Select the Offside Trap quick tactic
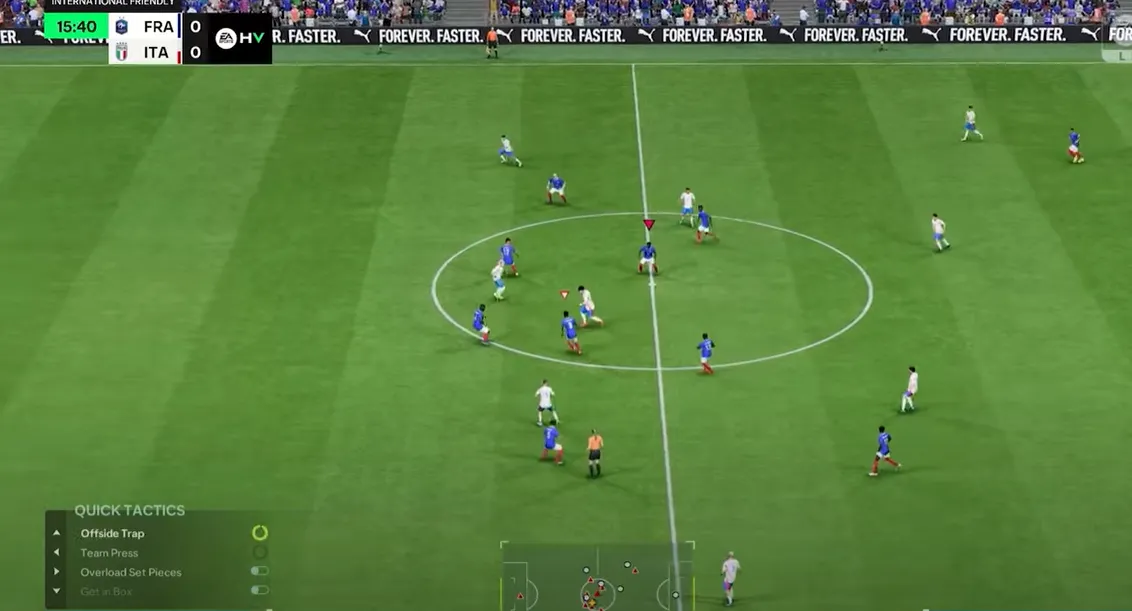This screenshot has width=1132, height=611. pyautogui.click(x=112, y=533)
